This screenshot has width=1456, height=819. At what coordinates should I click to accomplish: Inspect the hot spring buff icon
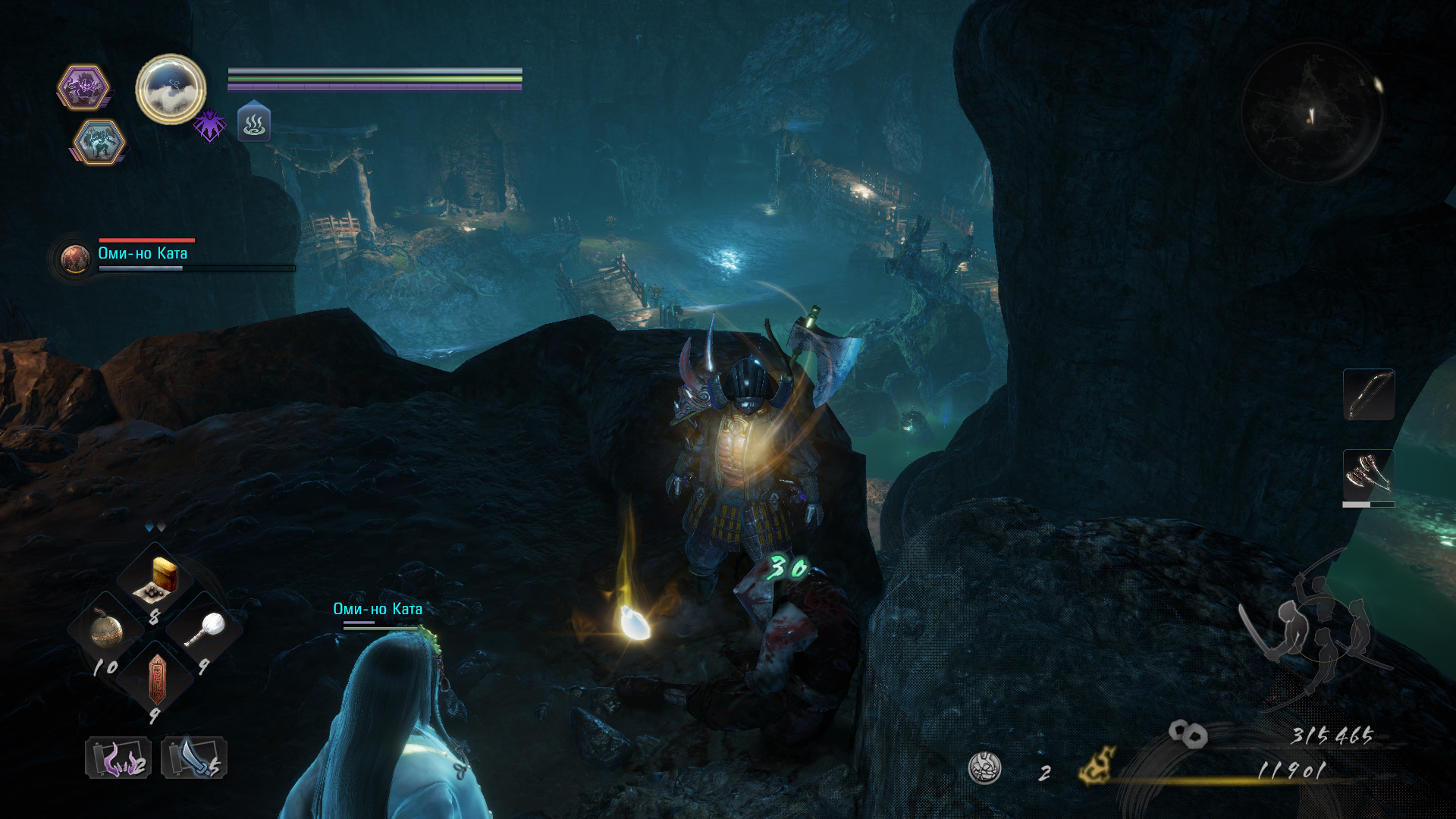point(254,123)
